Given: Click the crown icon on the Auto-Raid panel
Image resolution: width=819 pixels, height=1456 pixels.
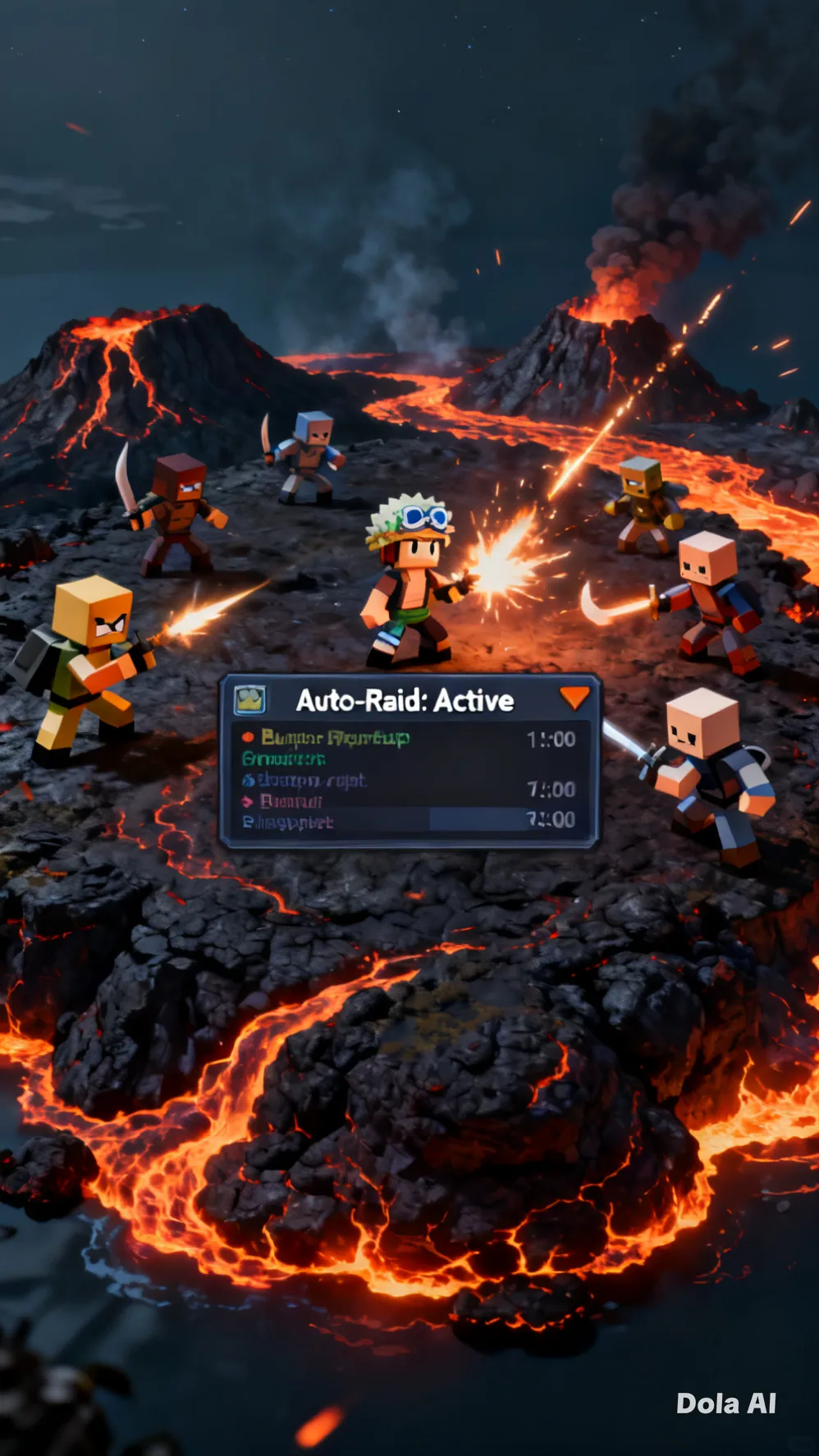Looking at the screenshot, I should pos(250,700).
